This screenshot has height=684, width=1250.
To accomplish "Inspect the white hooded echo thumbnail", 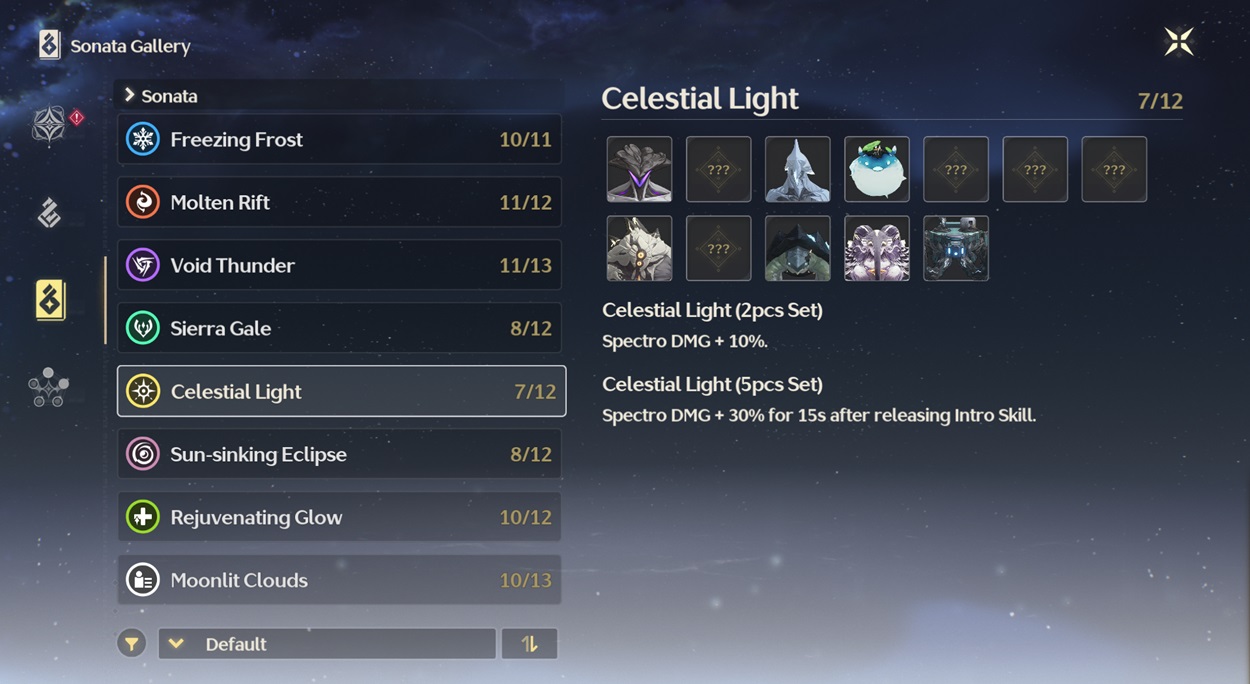I will tap(797, 169).
